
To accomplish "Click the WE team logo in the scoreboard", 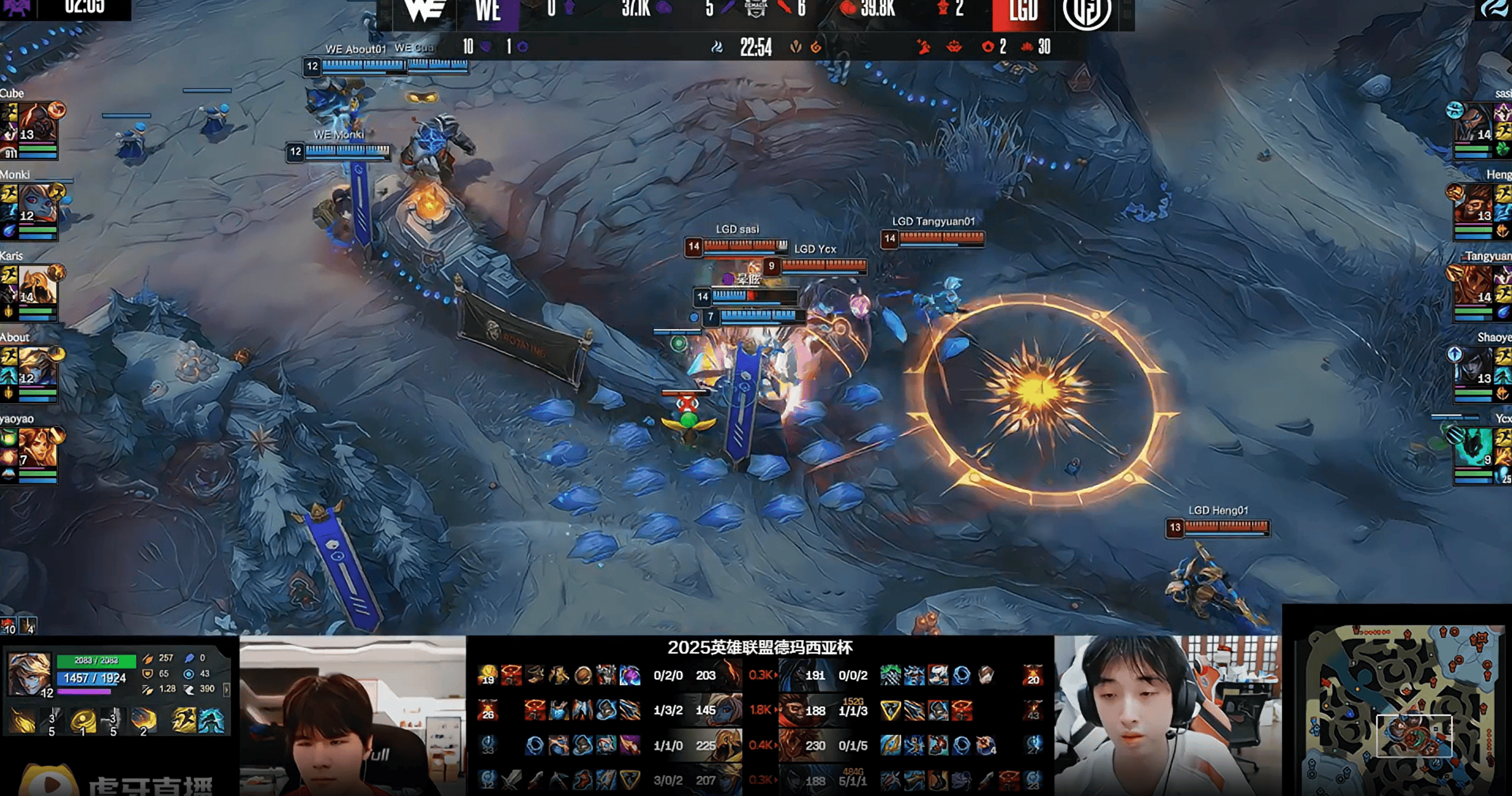I will point(424,11).
